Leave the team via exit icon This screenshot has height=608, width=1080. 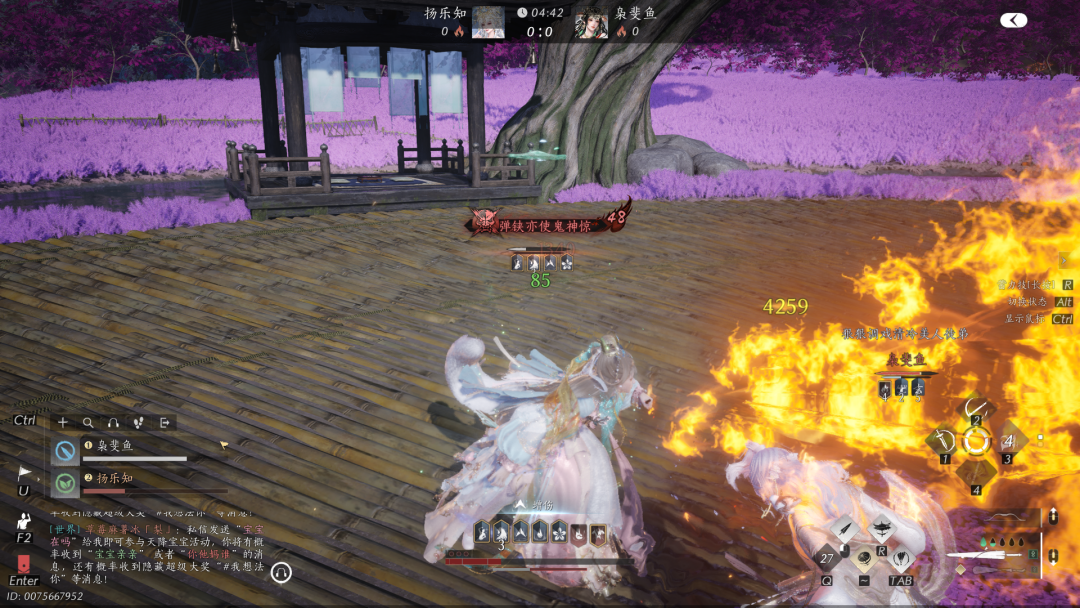pos(164,423)
